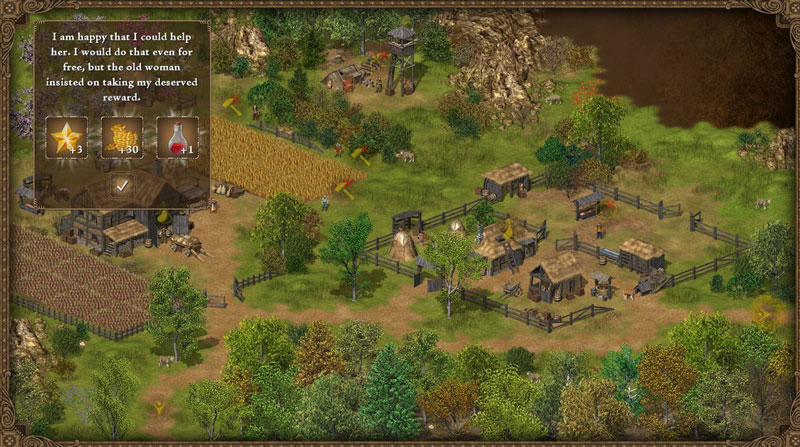
Task: Select the red potion +1 reward
Action: tap(176, 138)
